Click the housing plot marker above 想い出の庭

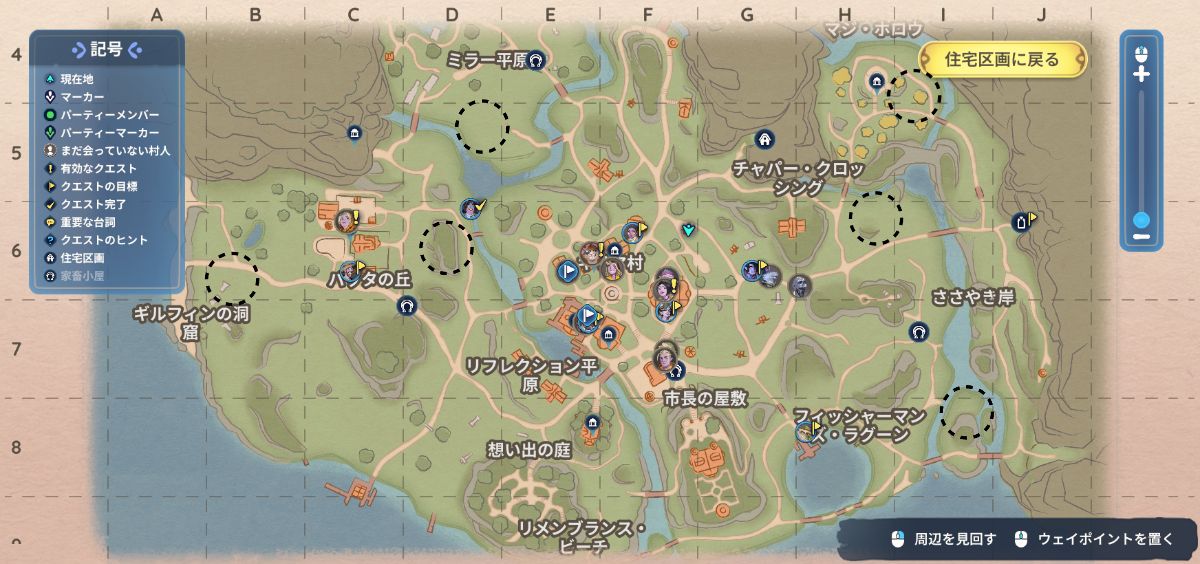point(593,423)
